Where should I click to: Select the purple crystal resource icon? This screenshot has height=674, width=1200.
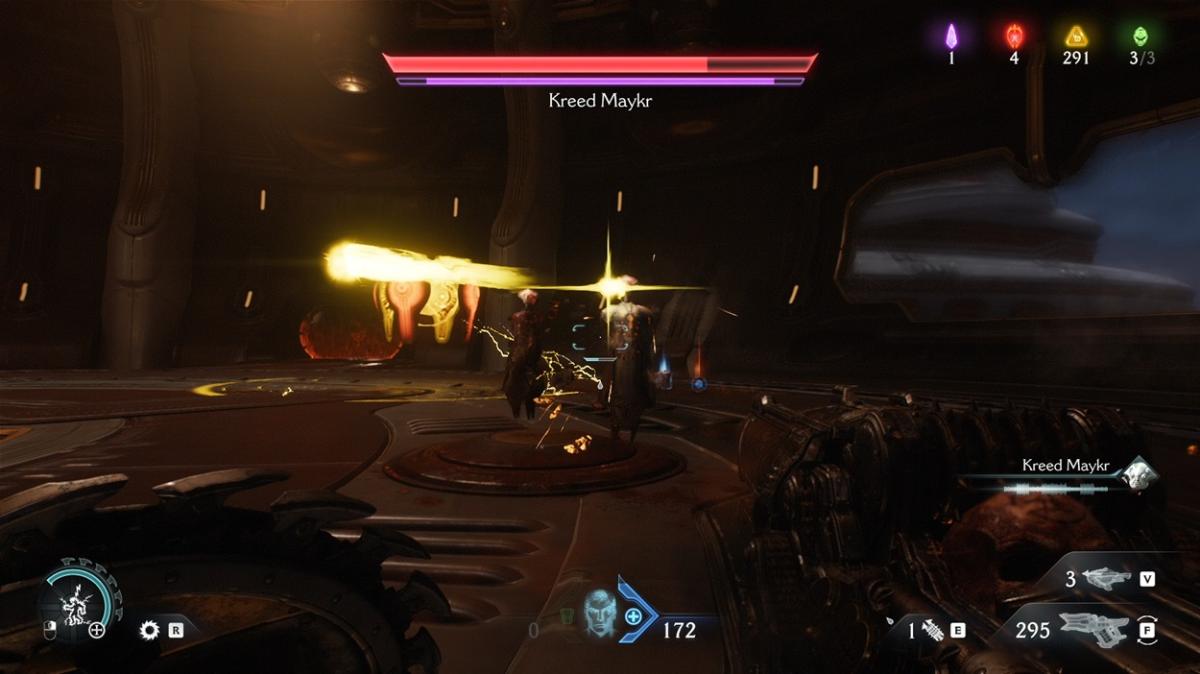[952, 37]
